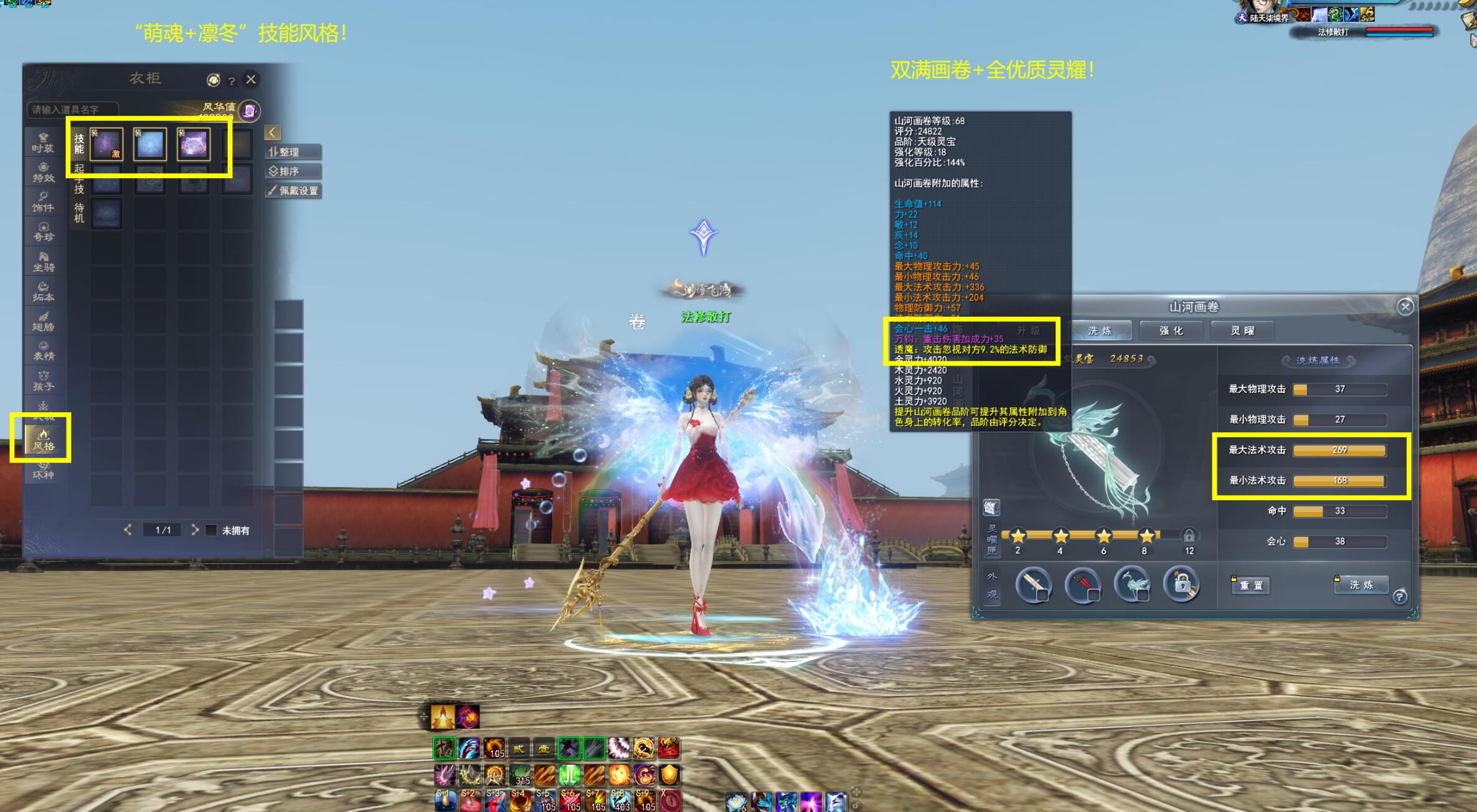This screenshot has height=812, width=1477.
Task: Open the 时装 fashion category
Action: click(x=43, y=143)
